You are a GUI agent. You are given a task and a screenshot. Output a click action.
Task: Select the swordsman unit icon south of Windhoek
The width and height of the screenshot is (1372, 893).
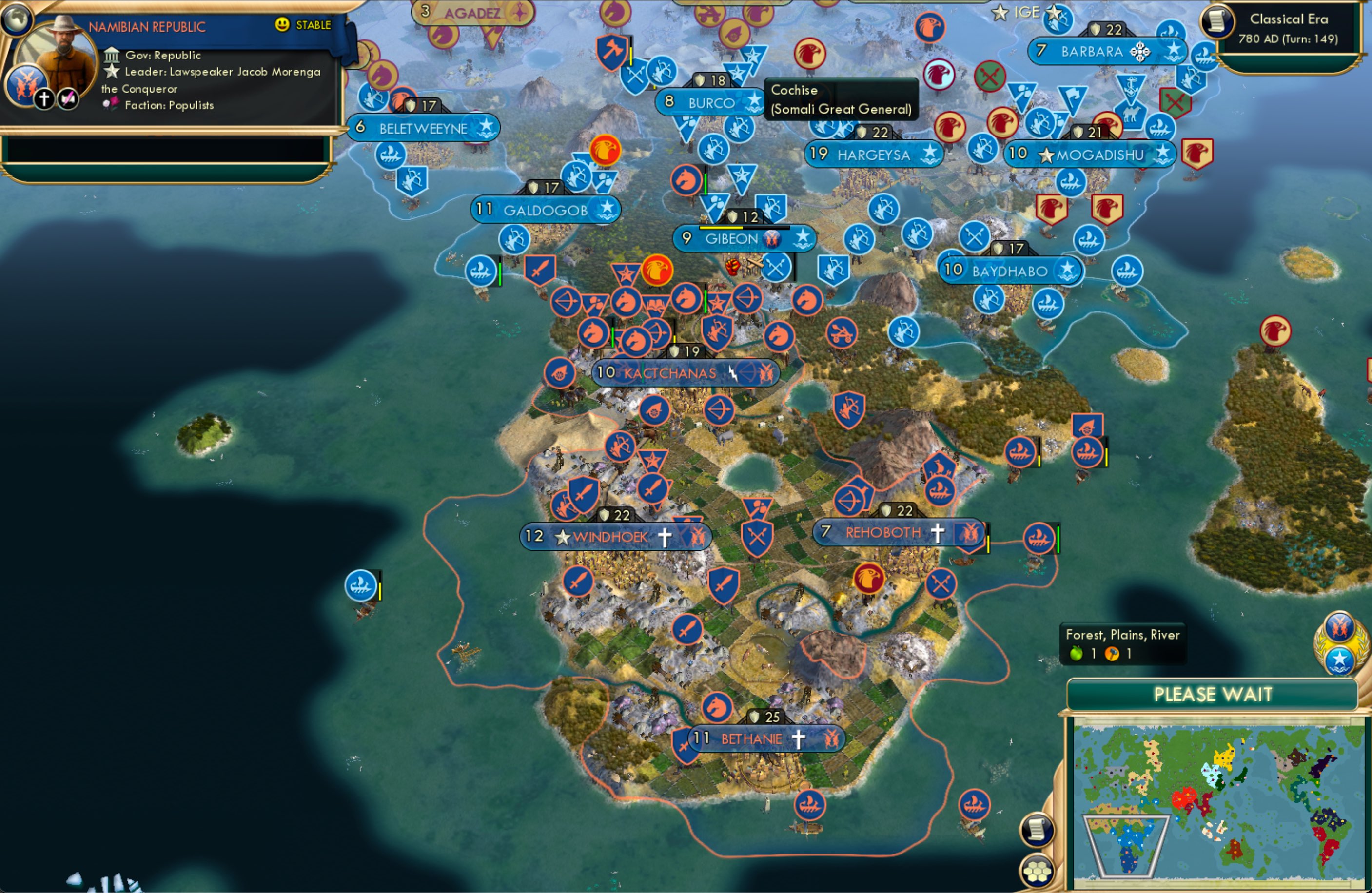(579, 582)
